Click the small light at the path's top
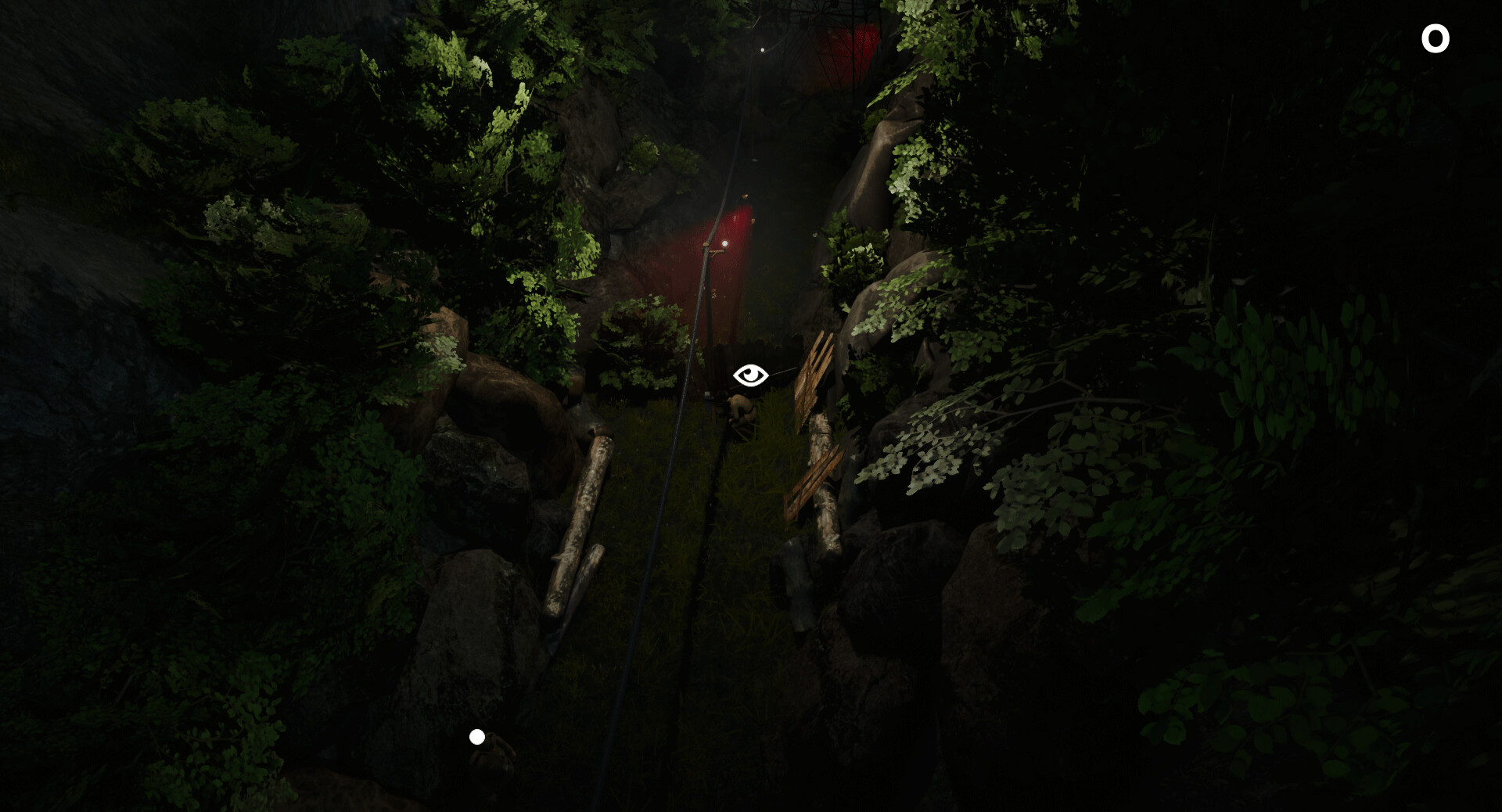Screen dimensions: 1502x812 click(x=761, y=50)
